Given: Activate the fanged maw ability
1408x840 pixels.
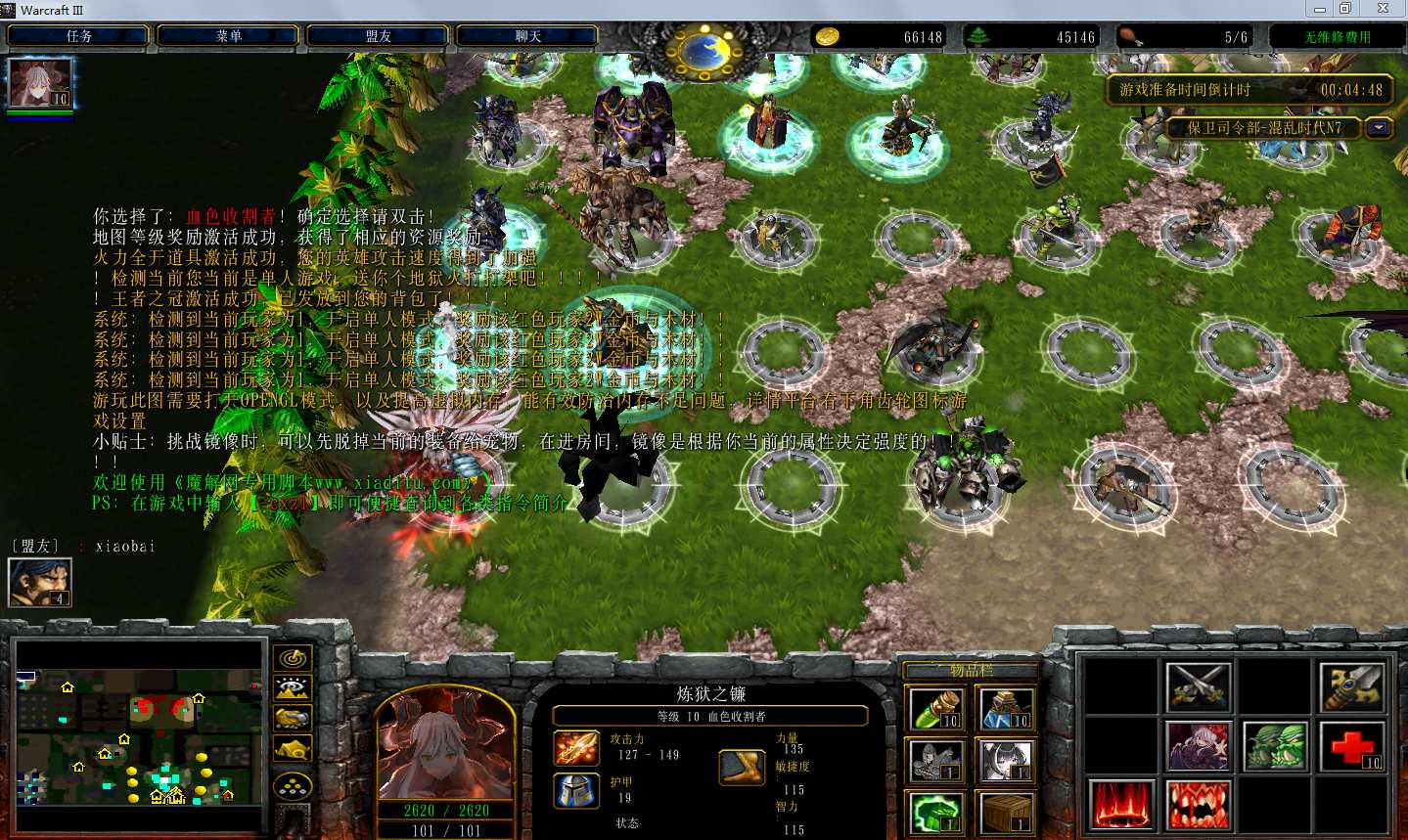Looking at the screenshot, I should [1198, 805].
